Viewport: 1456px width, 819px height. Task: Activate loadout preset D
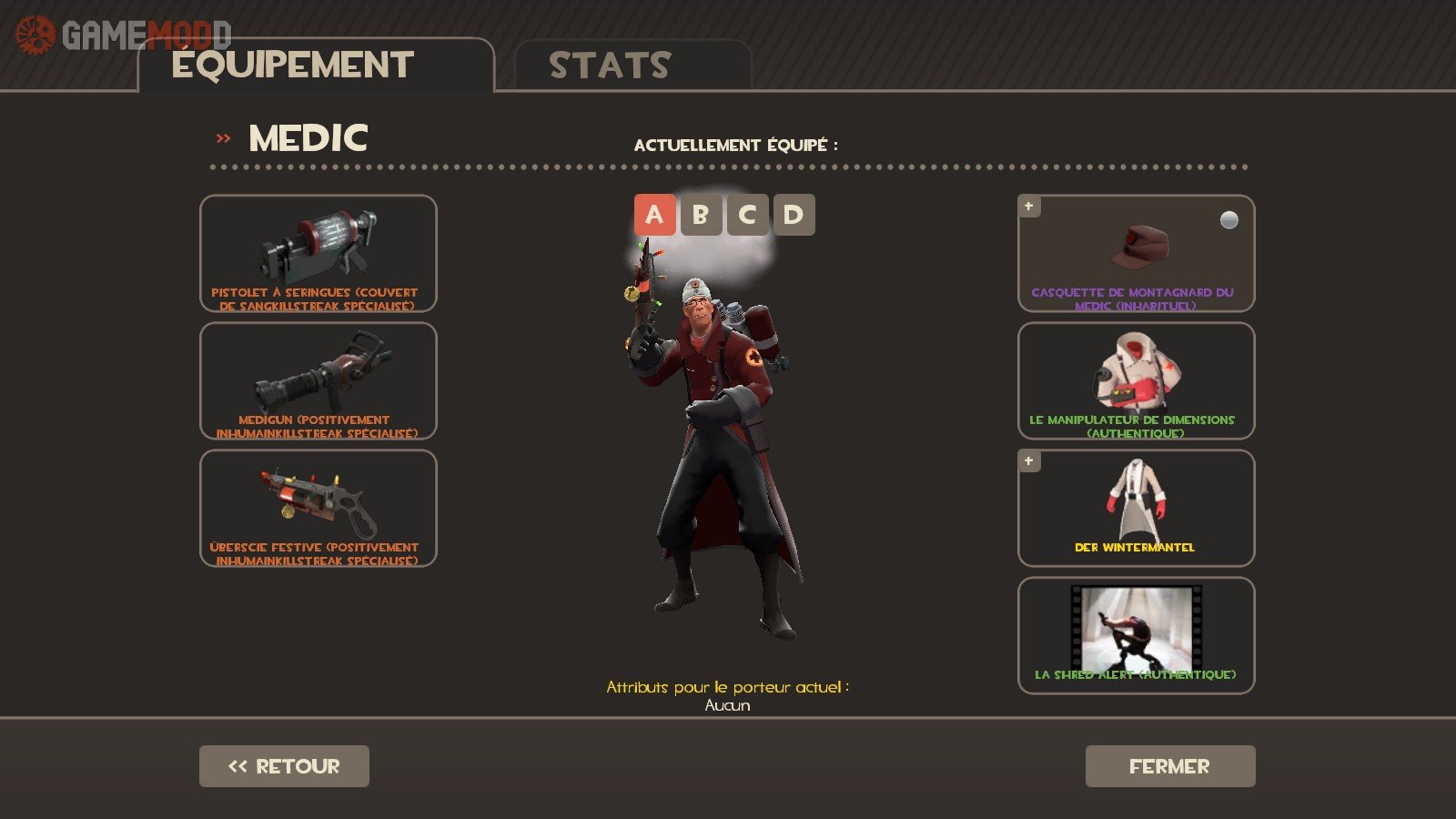[x=794, y=215]
